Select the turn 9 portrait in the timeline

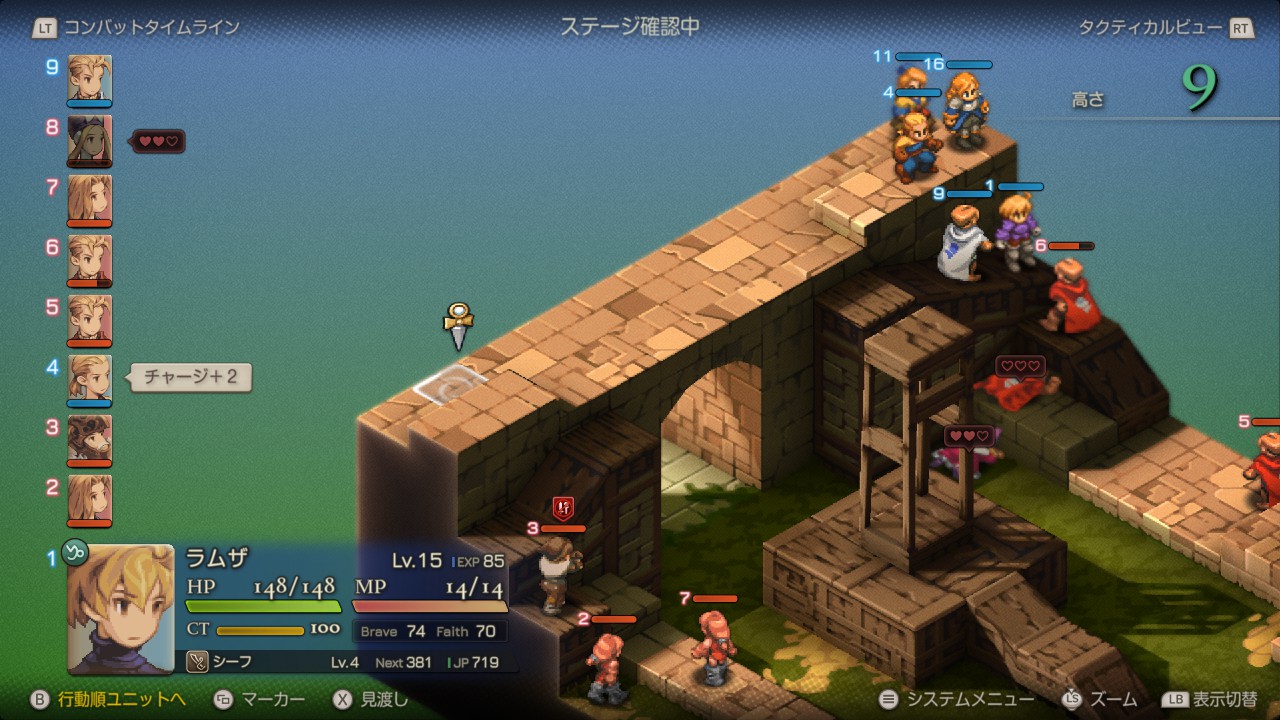[x=90, y=79]
